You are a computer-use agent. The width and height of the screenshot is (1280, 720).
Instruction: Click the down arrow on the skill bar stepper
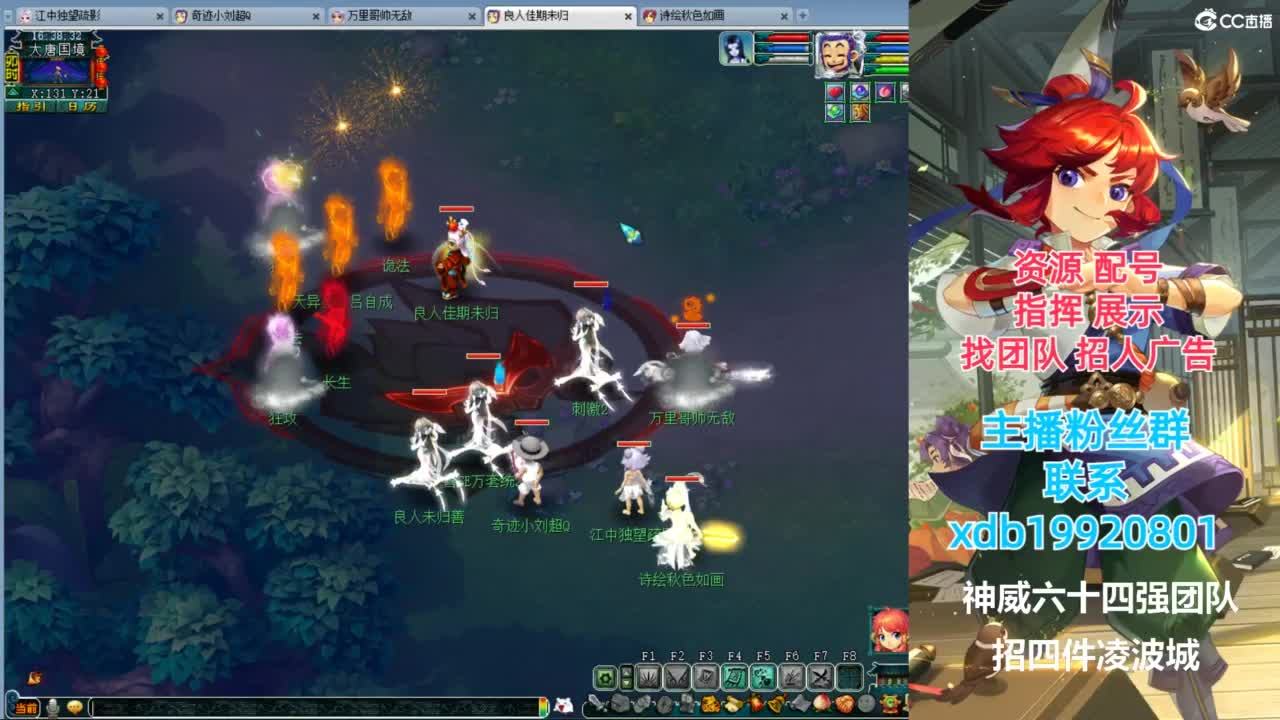pyautogui.click(x=626, y=682)
